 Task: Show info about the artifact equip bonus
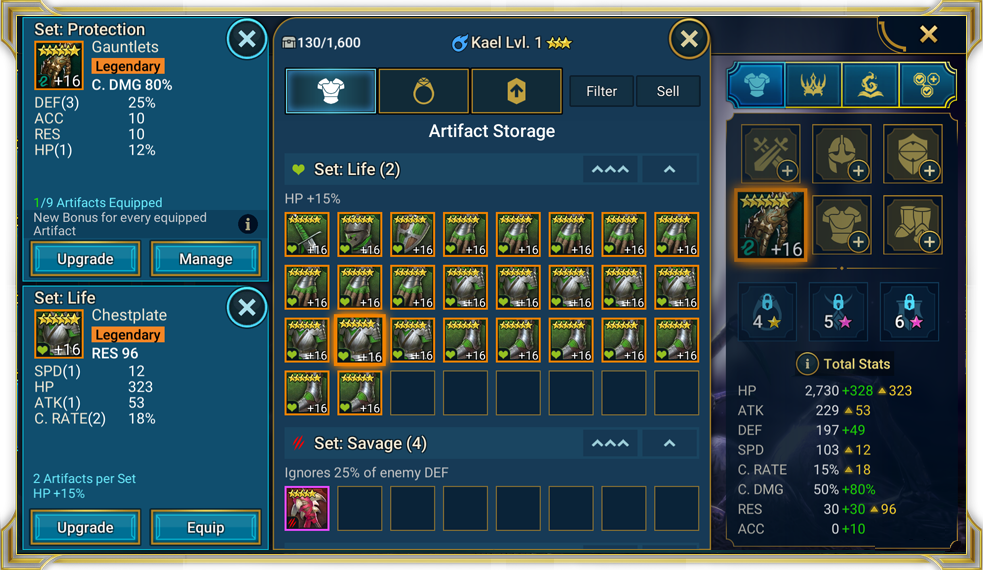248,224
